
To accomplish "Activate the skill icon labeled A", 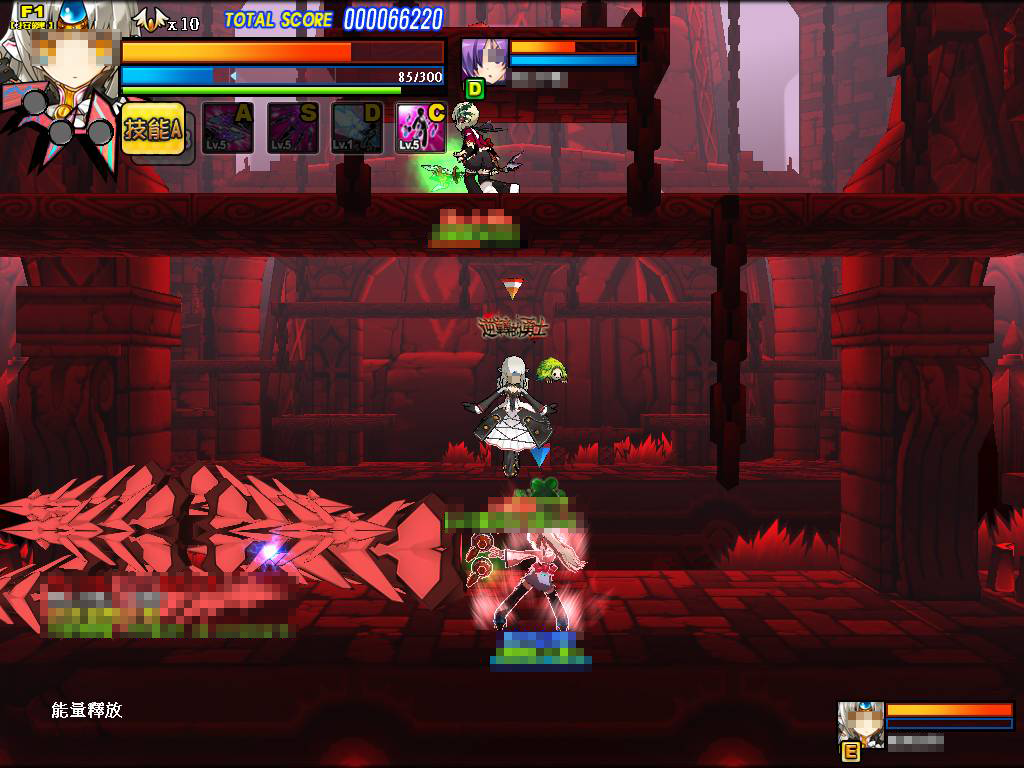I will tap(228, 129).
